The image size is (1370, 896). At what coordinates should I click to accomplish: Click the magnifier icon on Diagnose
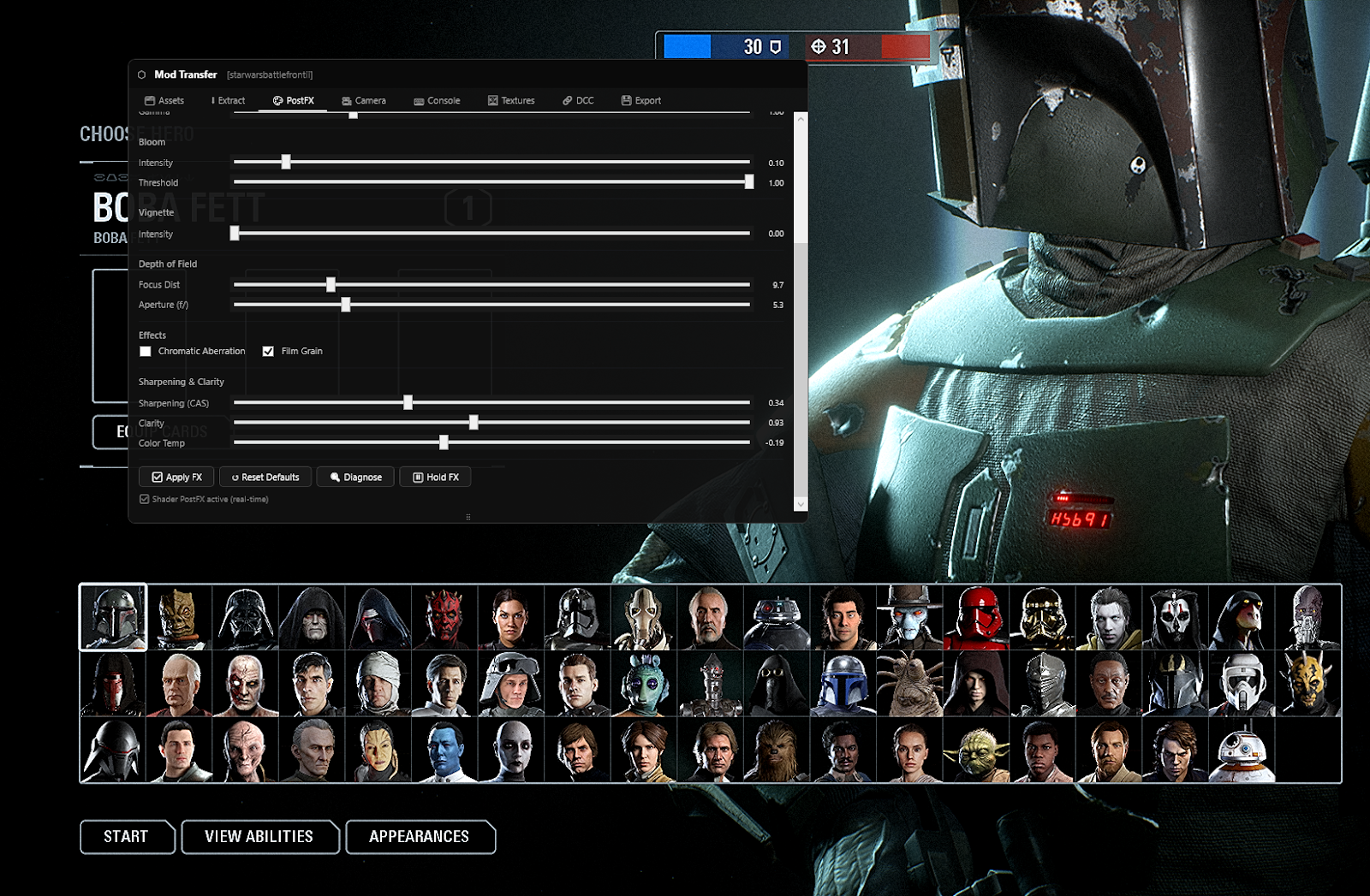click(x=336, y=477)
